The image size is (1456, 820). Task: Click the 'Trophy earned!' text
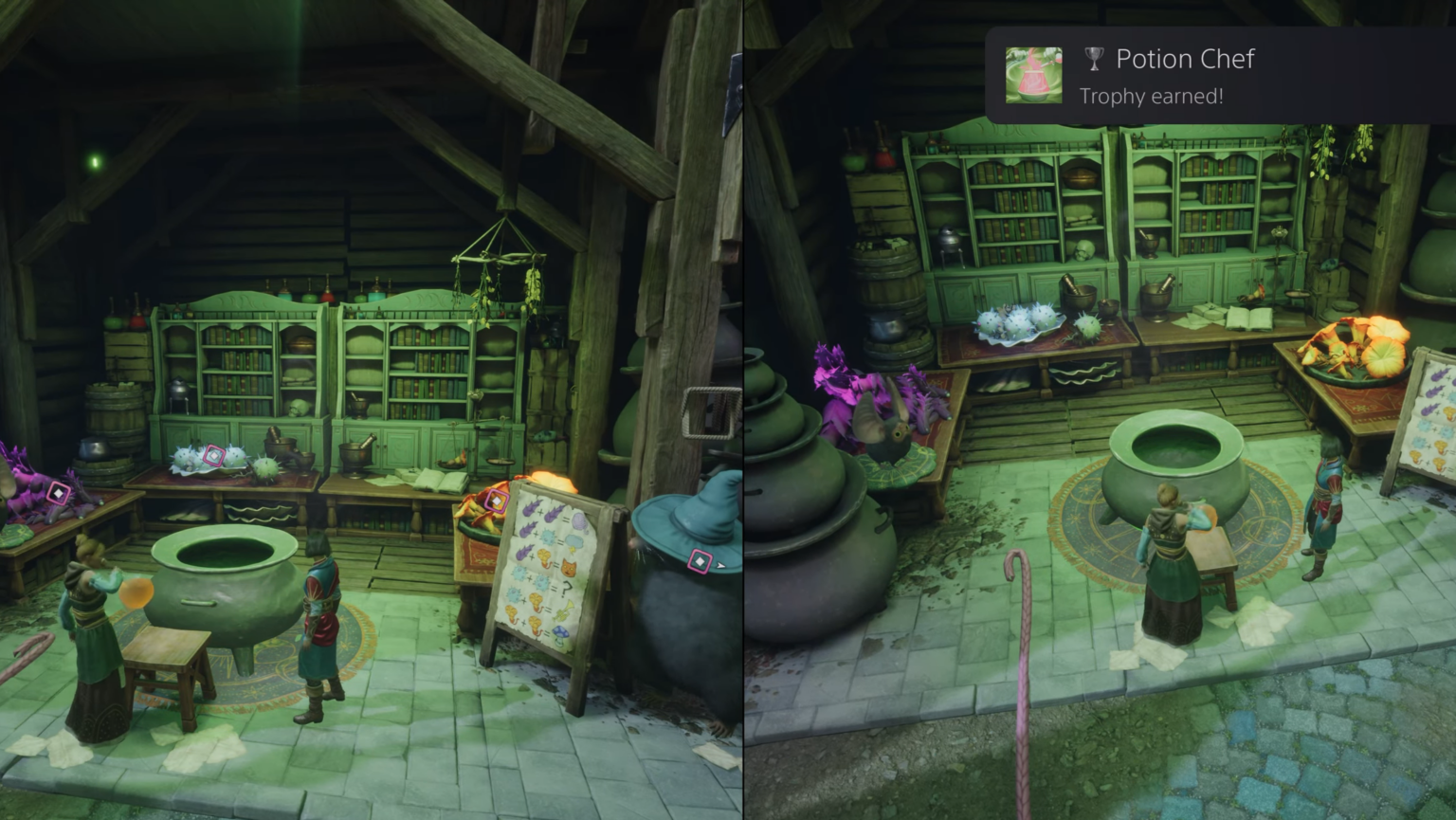1152,96
